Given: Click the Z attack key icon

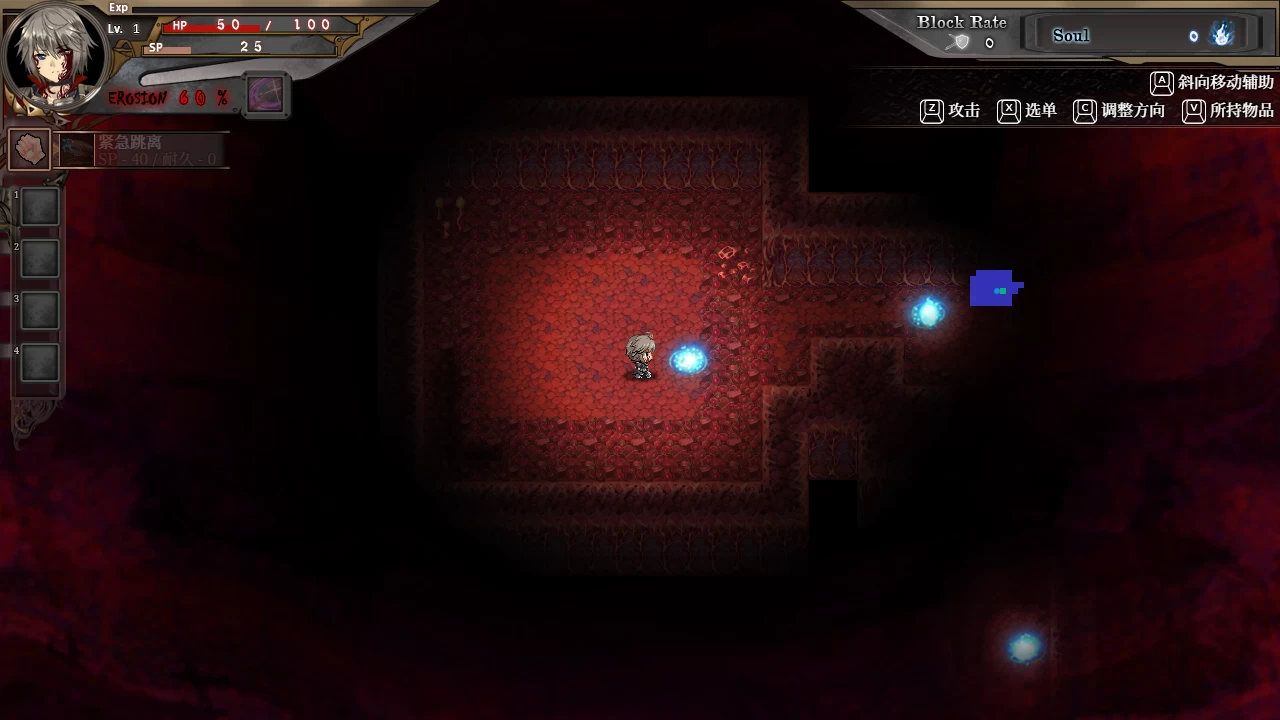Looking at the screenshot, I should pyautogui.click(x=931, y=111).
